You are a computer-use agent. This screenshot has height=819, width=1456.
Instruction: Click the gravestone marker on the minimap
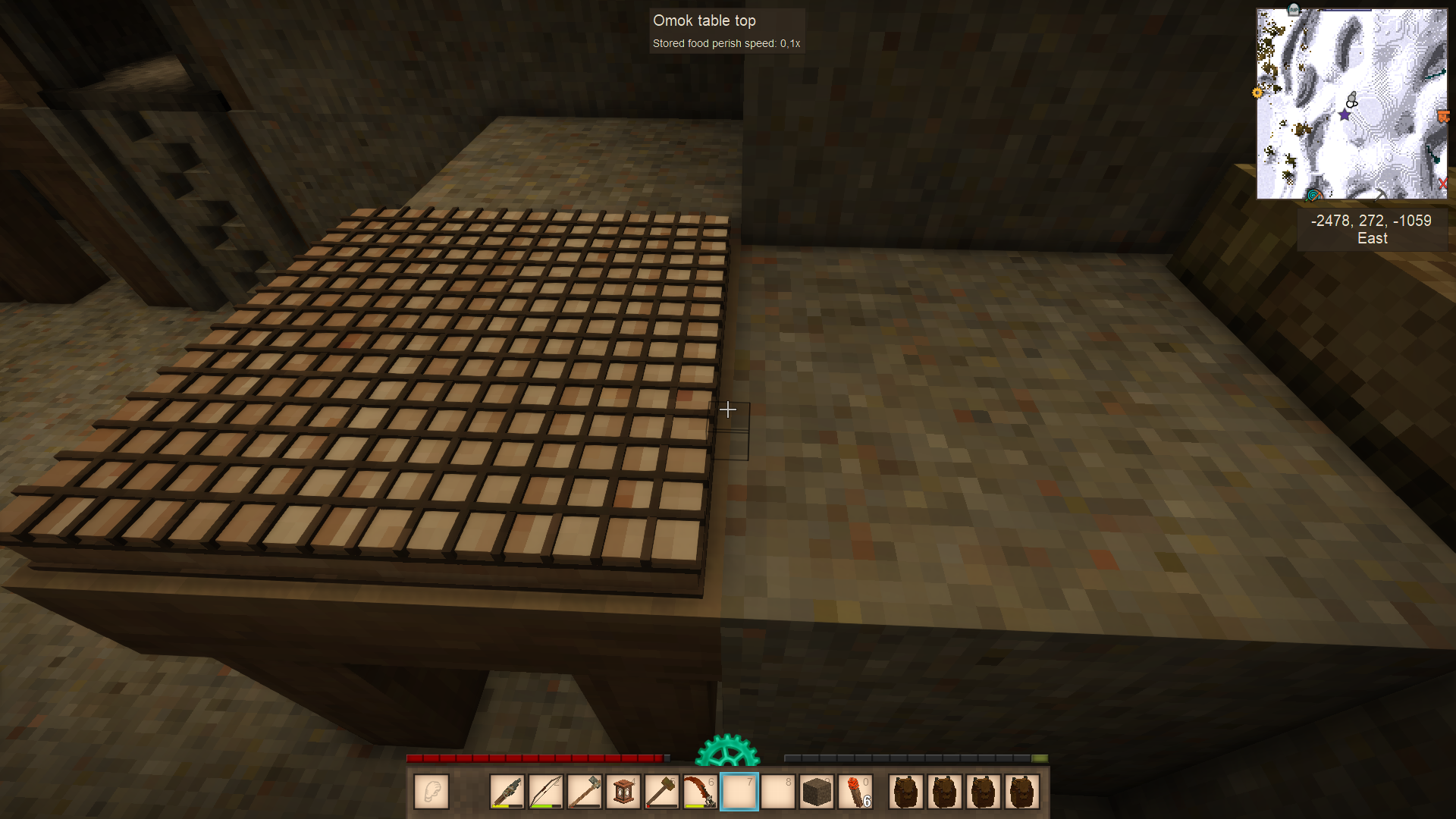point(1293,9)
